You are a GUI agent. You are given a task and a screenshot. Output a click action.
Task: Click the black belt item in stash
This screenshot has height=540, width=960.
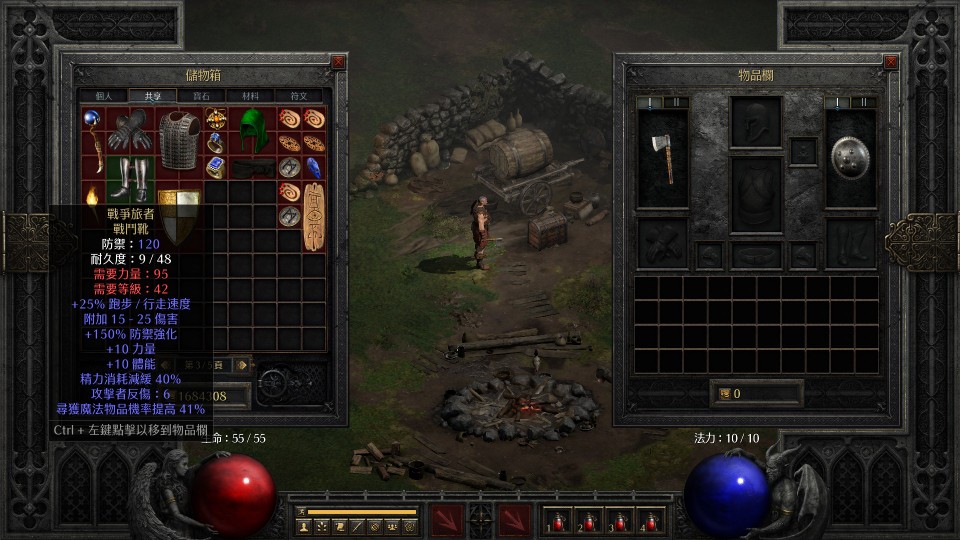click(253, 167)
